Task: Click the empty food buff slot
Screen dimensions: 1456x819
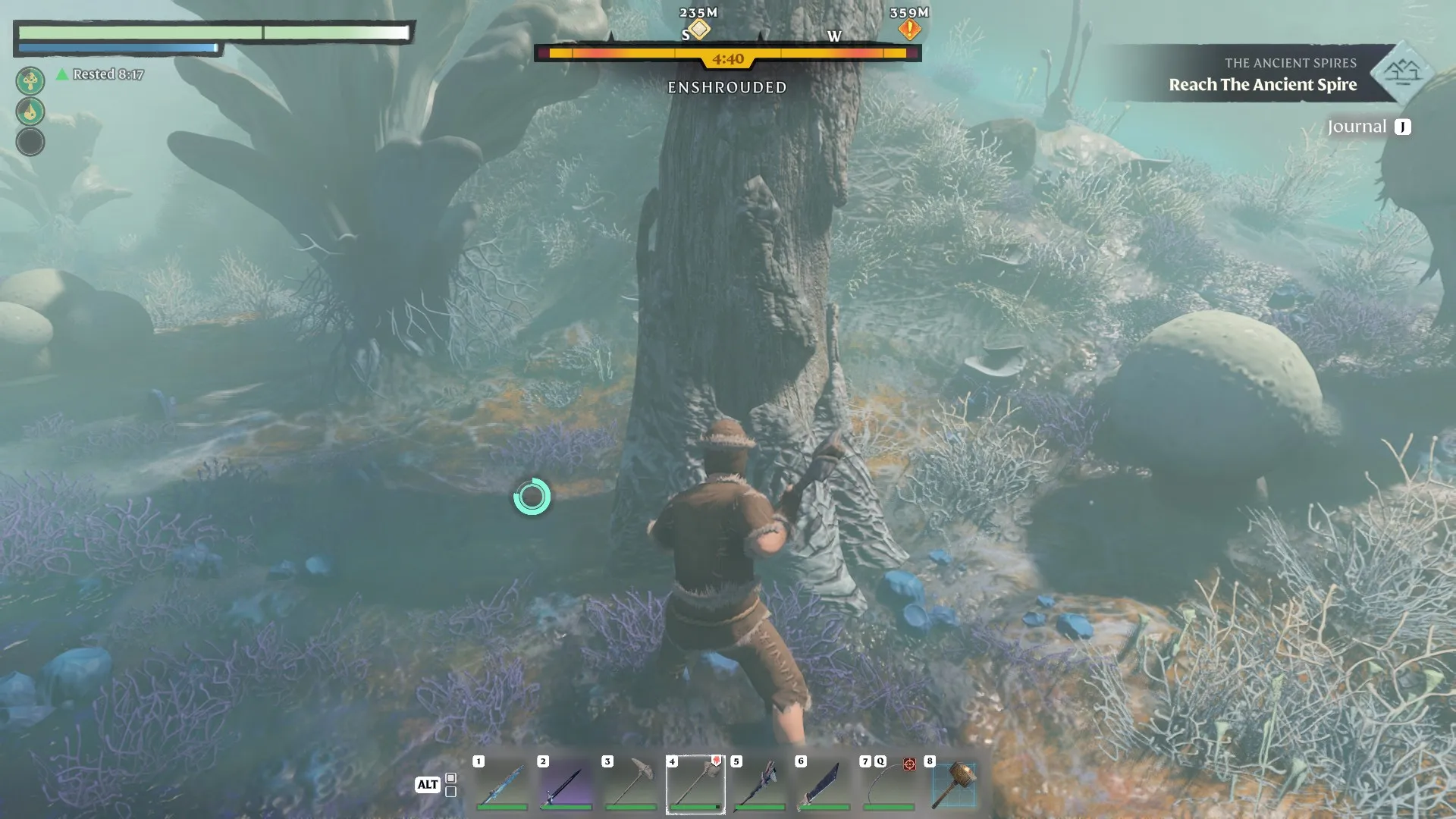Action: tap(30, 142)
